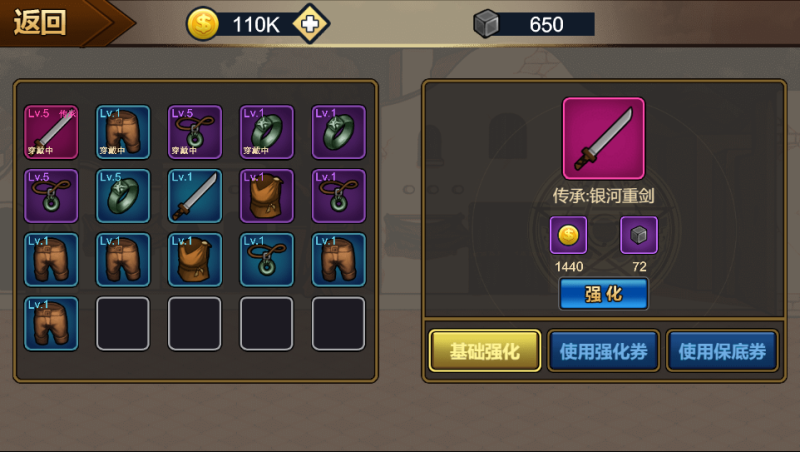Select the blue Lv.1 sword slot
The width and height of the screenshot is (800, 452).
point(195,195)
